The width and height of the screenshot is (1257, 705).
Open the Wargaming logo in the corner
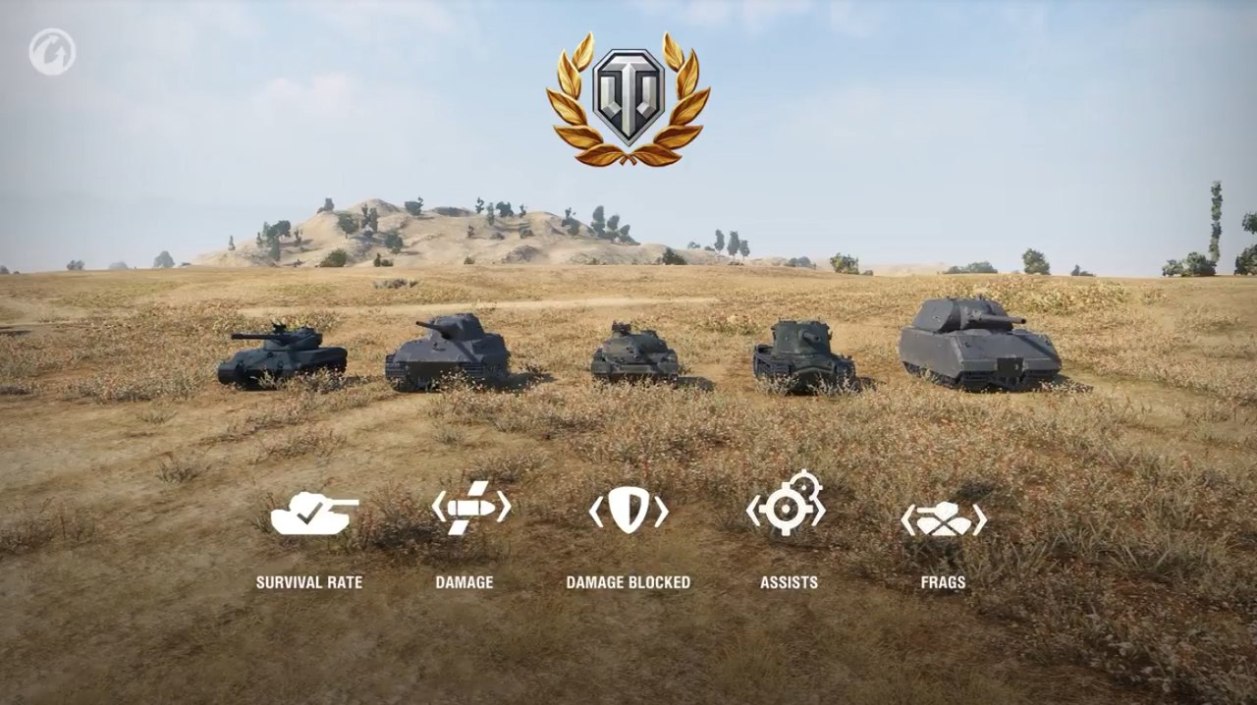click(x=52, y=52)
